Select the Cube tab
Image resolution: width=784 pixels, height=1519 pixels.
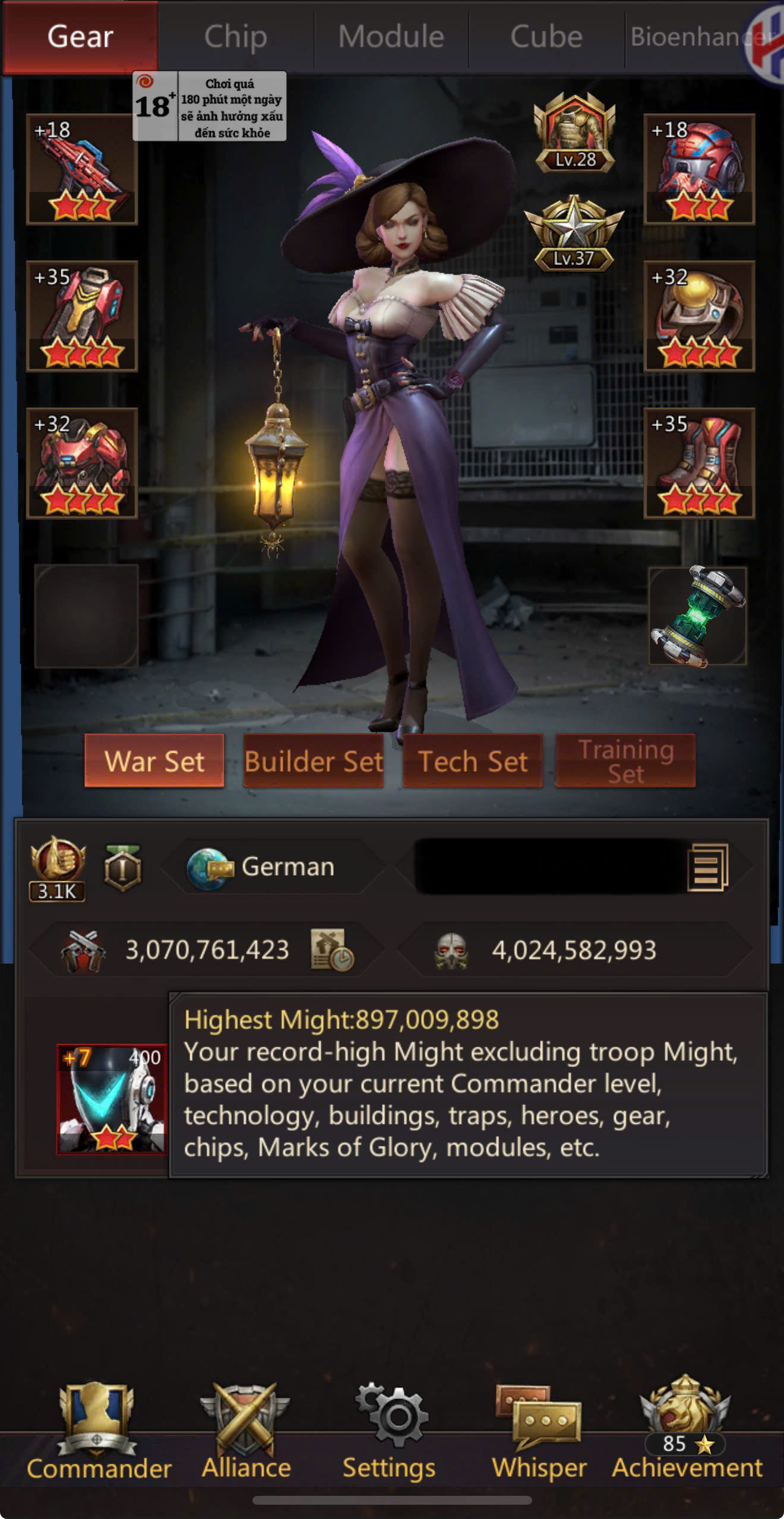tap(546, 37)
